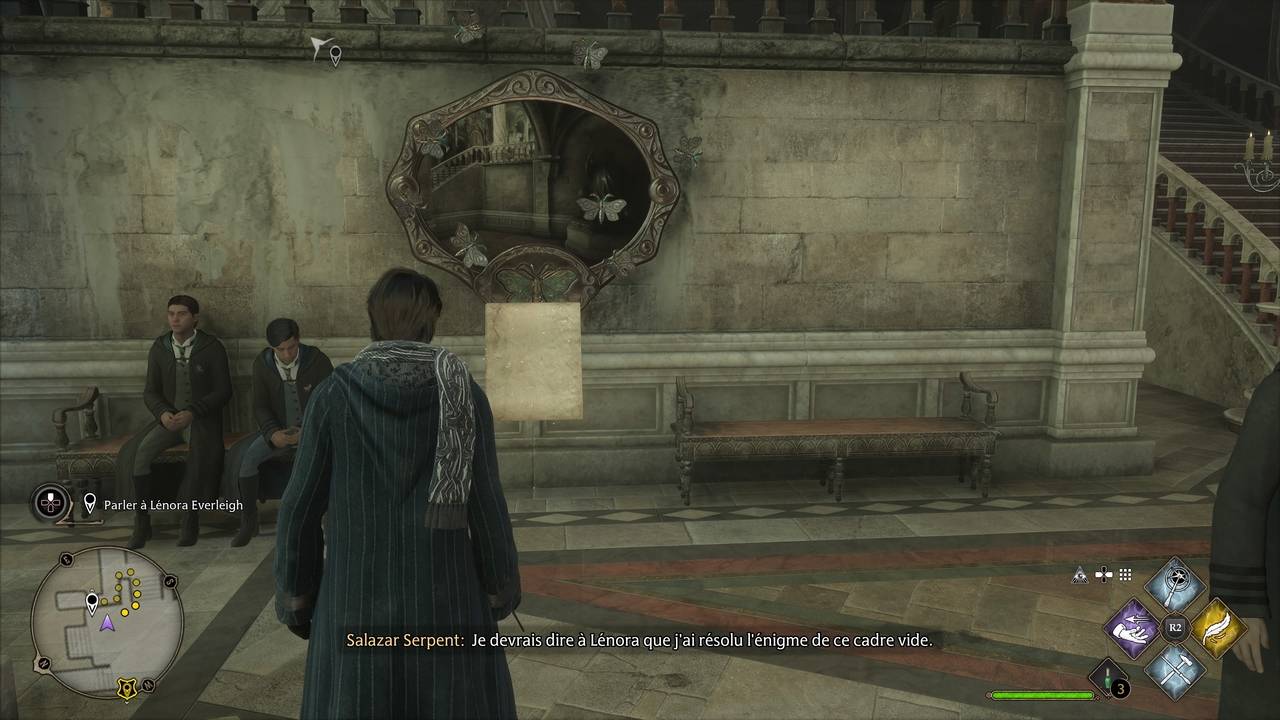This screenshot has height=720, width=1280.
Task: Open the spell set grid icon
Action: tap(1125, 575)
